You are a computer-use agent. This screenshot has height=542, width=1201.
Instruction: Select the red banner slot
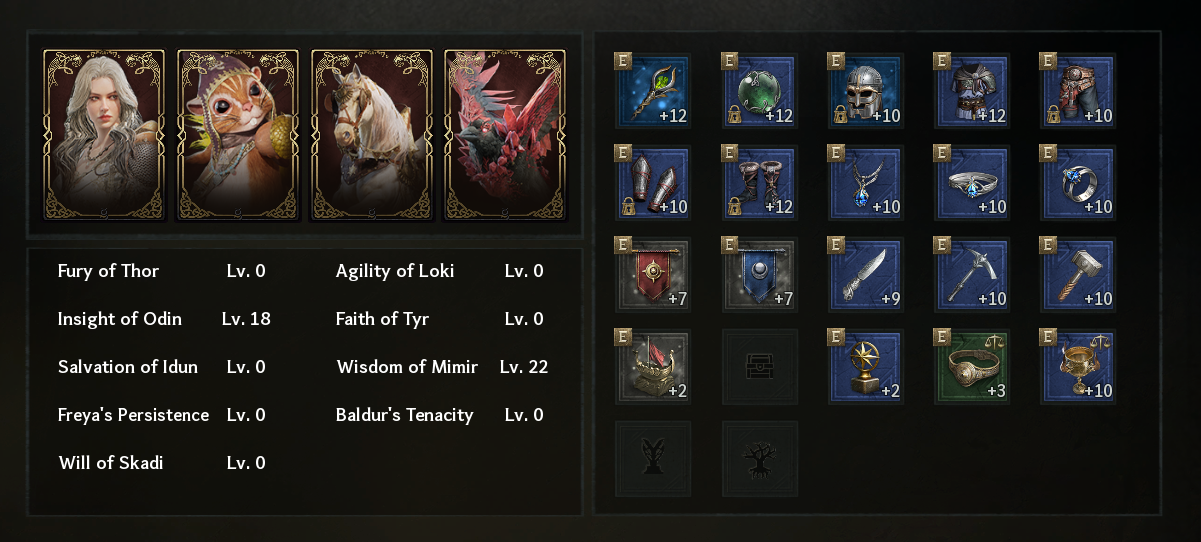pos(653,276)
